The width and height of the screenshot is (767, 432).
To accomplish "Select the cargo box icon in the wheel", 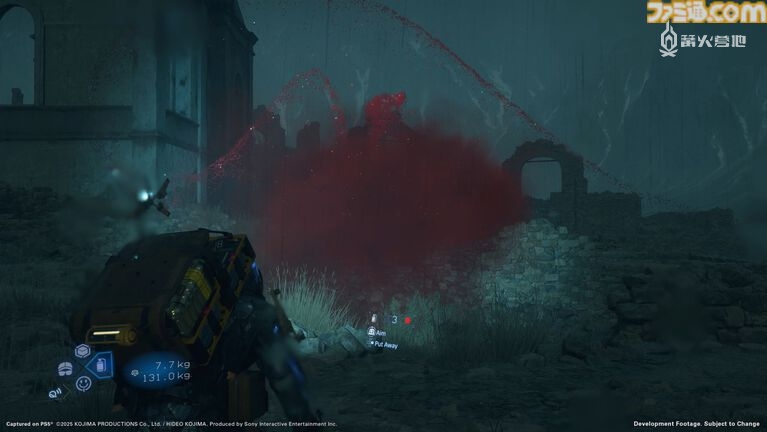I will coord(82,352).
